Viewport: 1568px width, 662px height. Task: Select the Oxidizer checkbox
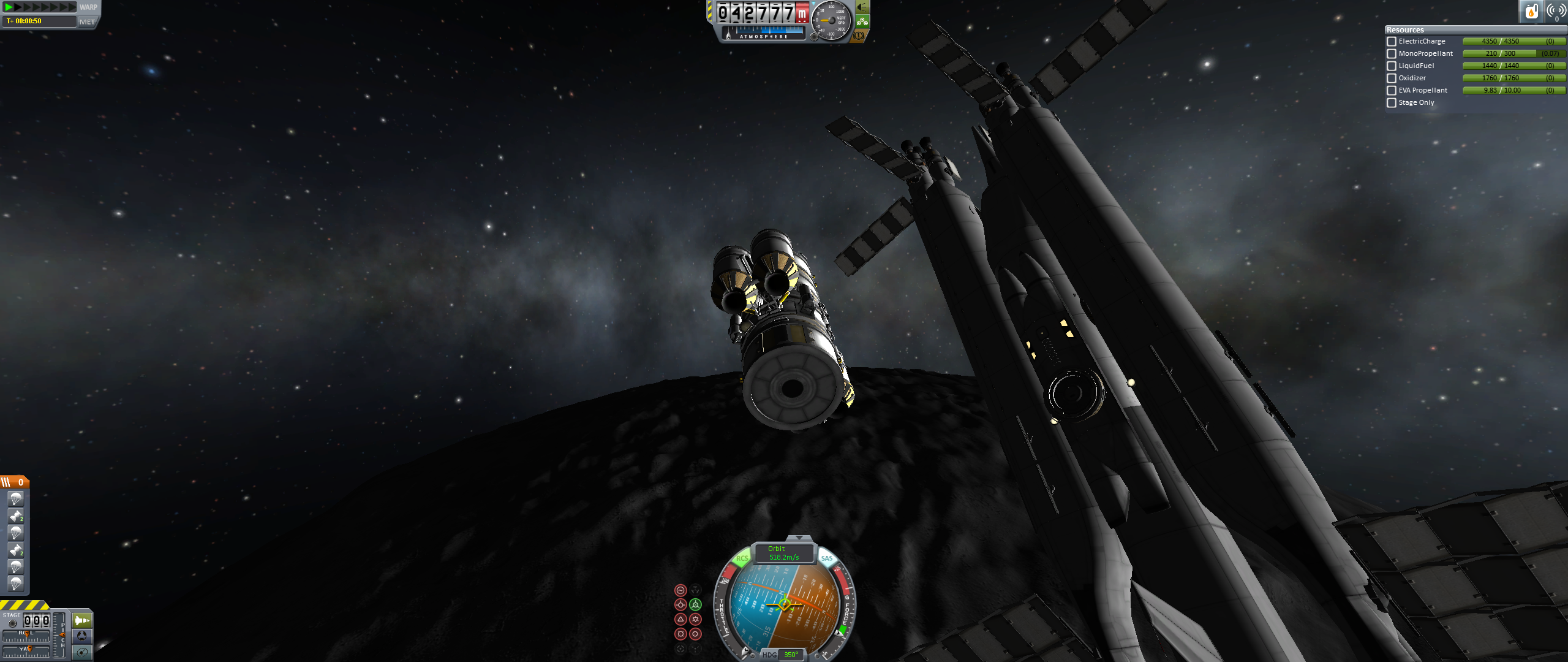[1392, 78]
